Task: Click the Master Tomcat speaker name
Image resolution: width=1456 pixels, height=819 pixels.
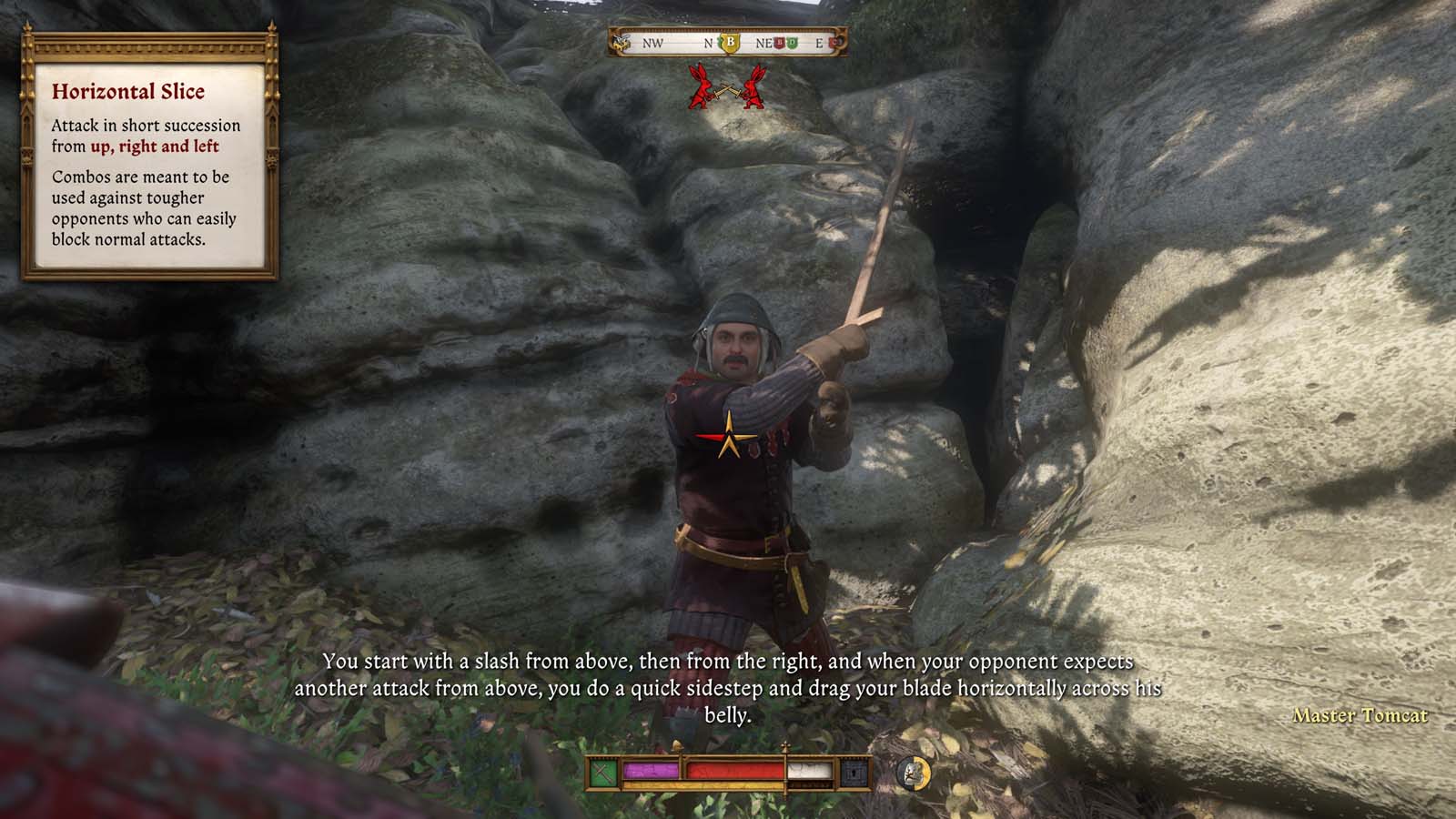Action: (x=1362, y=716)
